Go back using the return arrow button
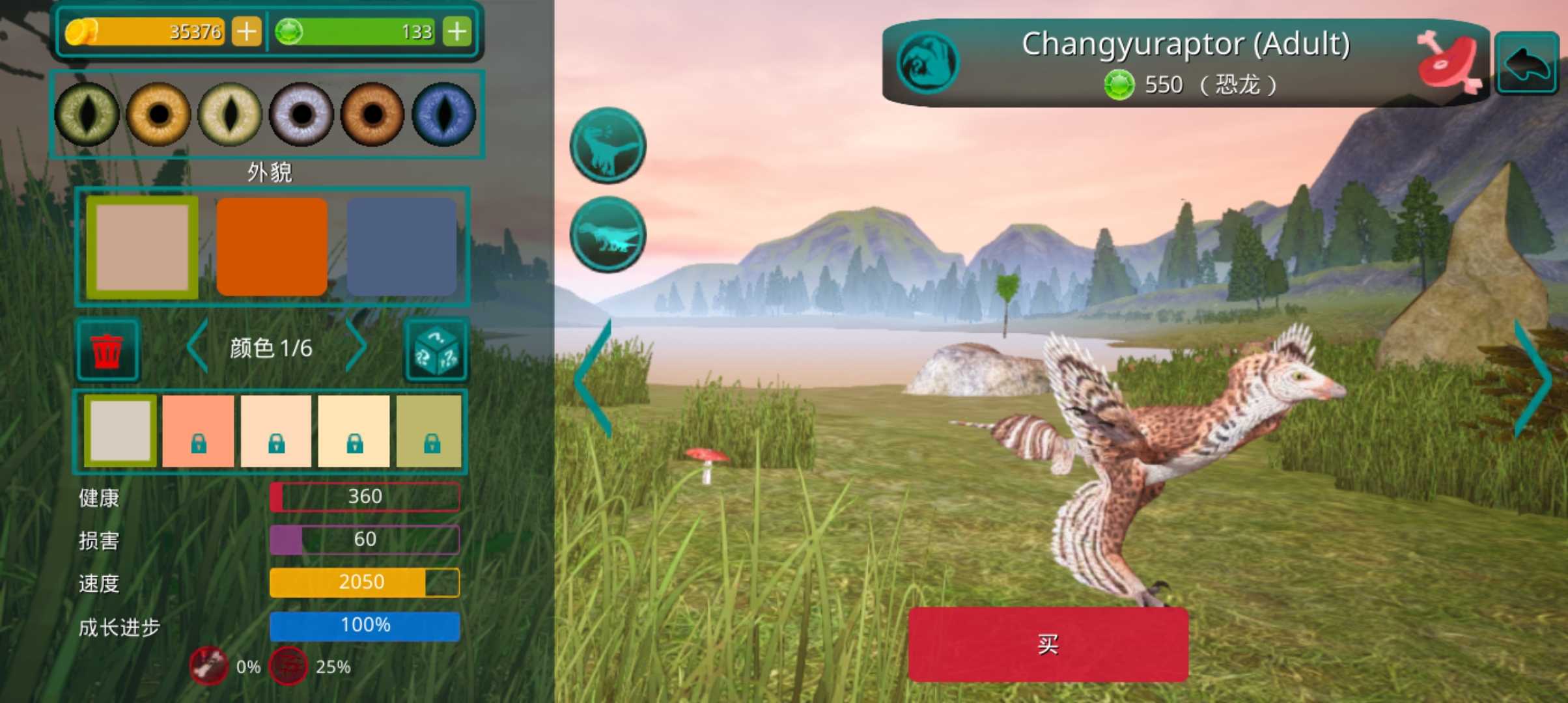Viewport: 1568px width, 703px height. (x=1526, y=63)
